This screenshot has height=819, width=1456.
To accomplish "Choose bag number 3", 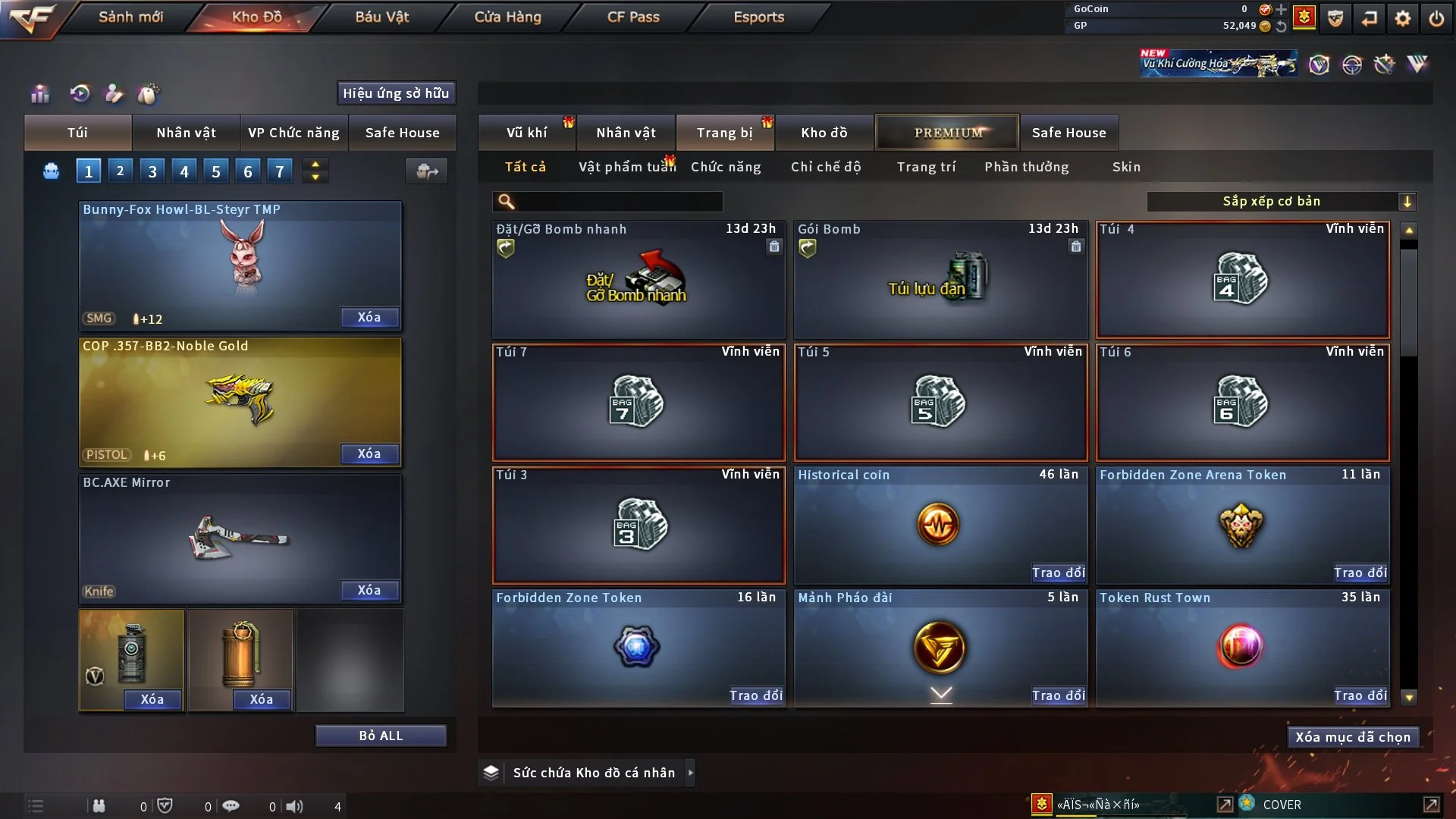I will point(152,171).
